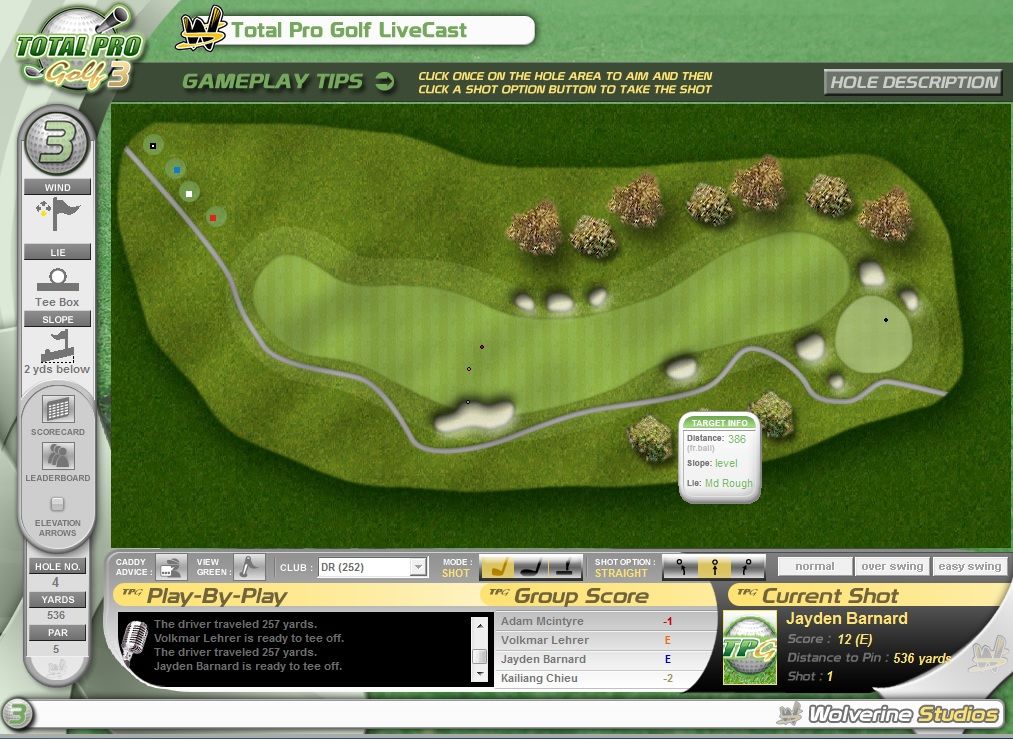
Task: Toggle the Elevation Arrows checkbox
Action: 58,504
